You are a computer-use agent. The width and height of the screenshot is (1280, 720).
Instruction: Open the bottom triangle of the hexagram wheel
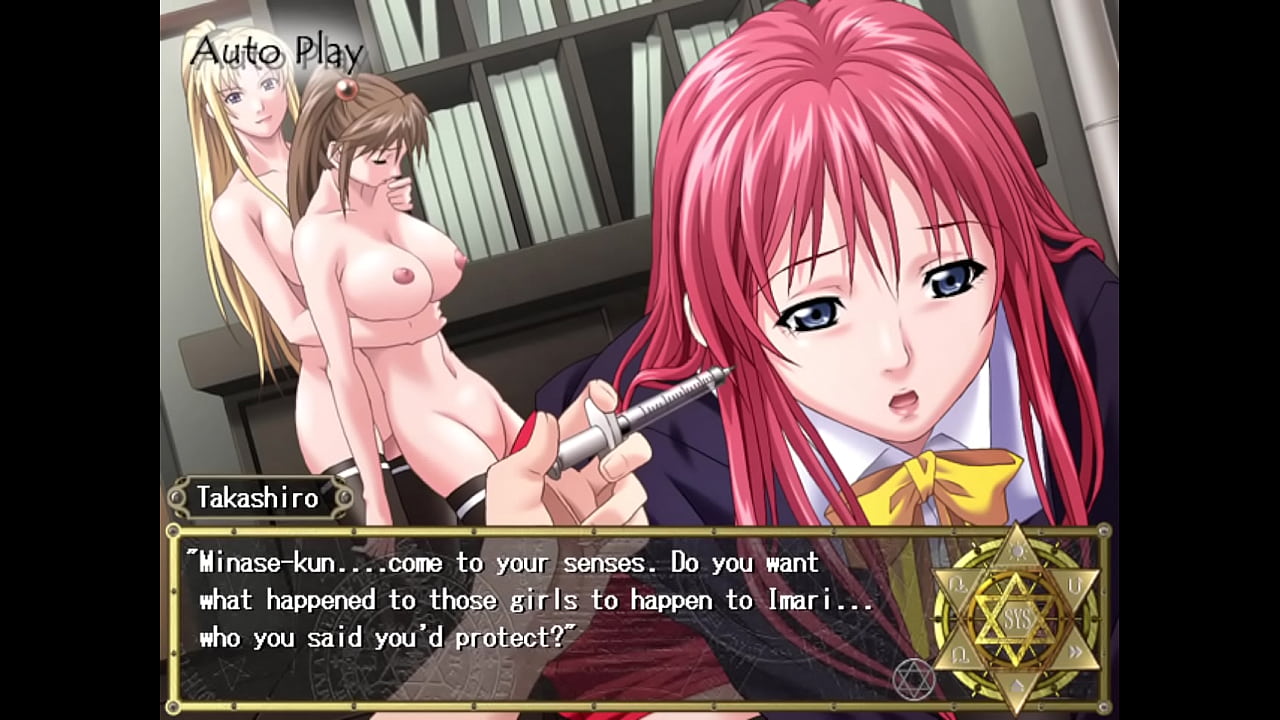coord(1016,686)
